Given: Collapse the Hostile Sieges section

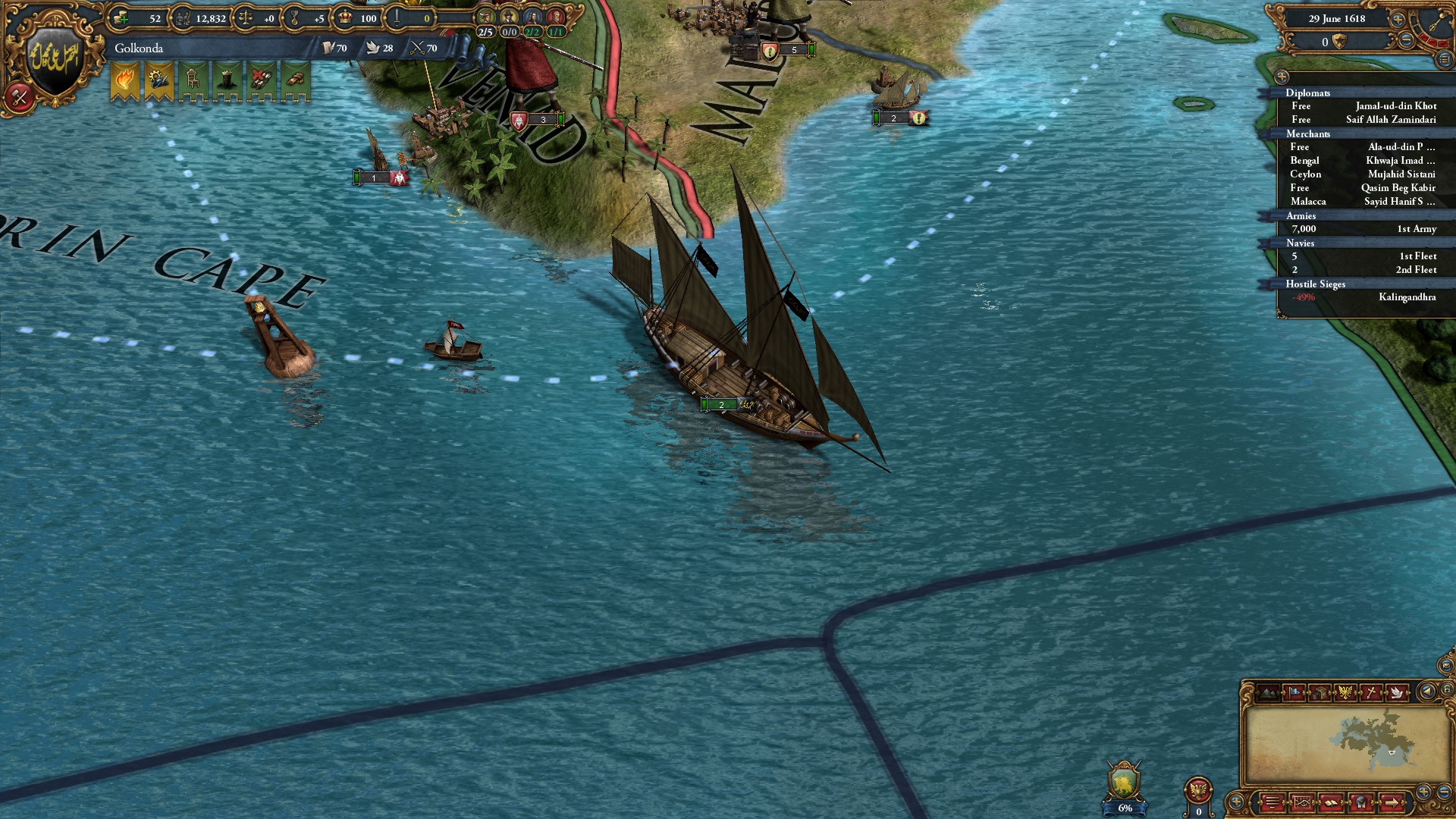Looking at the screenshot, I should pyautogui.click(x=1314, y=284).
